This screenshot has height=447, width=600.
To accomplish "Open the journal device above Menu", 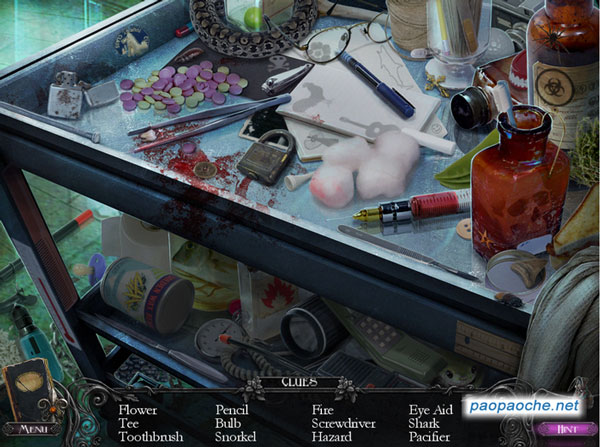I will point(29,390).
